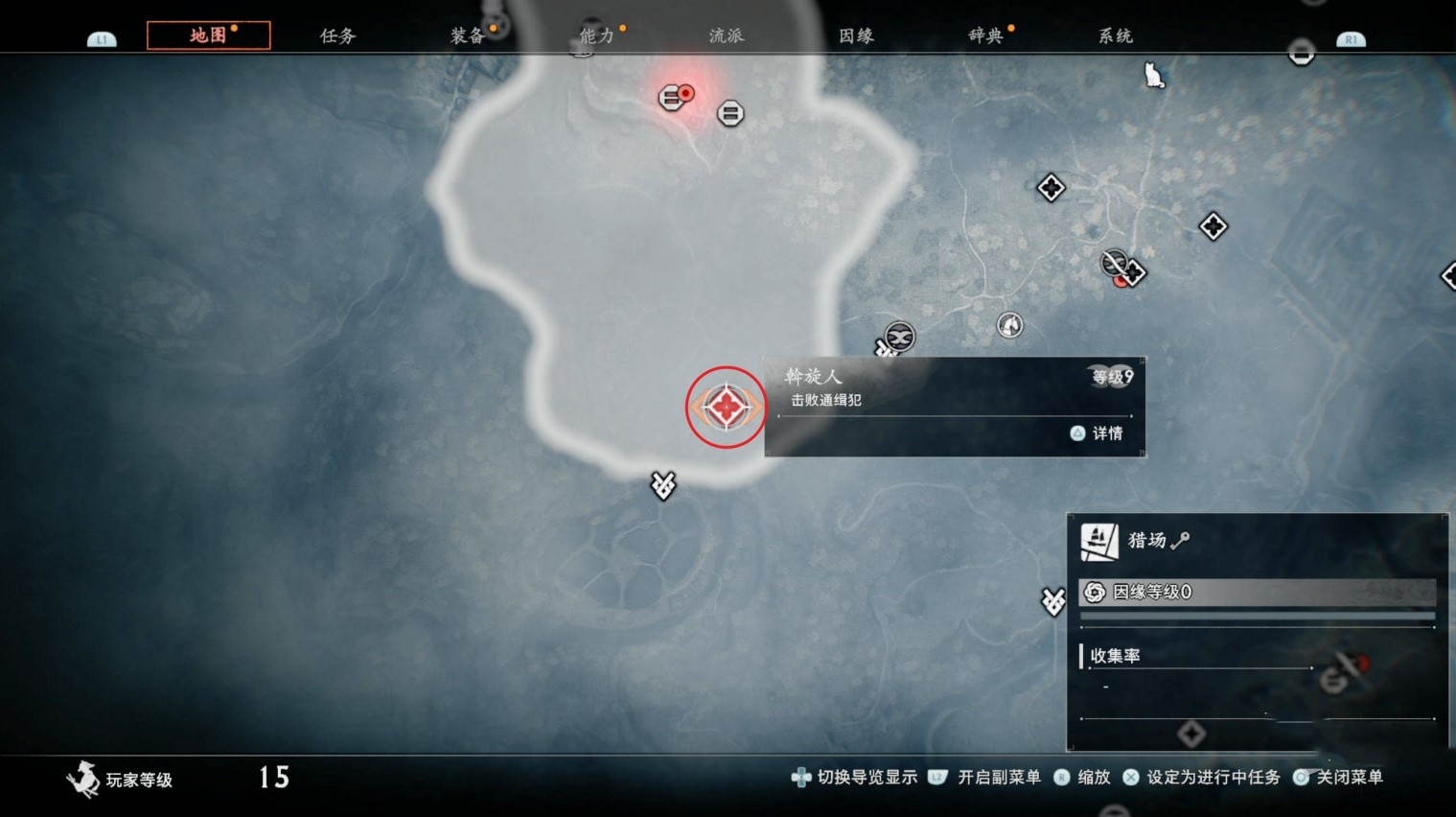Image resolution: width=1456 pixels, height=817 pixels.
Task: Select the red circled 斡旋人 mission marker
Action: pyautogui.click(x=726, y=407)
